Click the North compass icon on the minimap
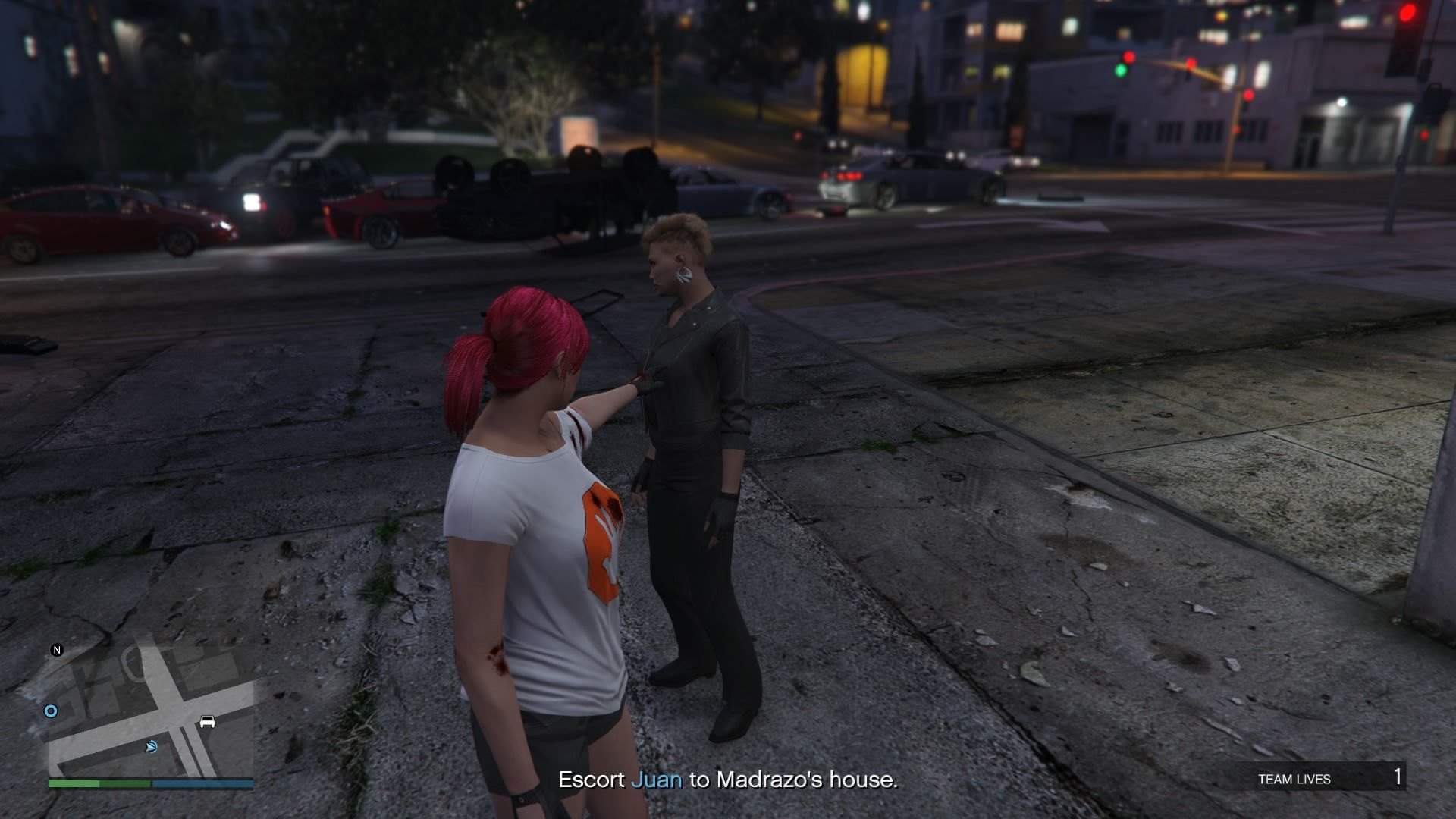Image resolution: width=1456 pixels, height=819 pixels. click(58, 649)
